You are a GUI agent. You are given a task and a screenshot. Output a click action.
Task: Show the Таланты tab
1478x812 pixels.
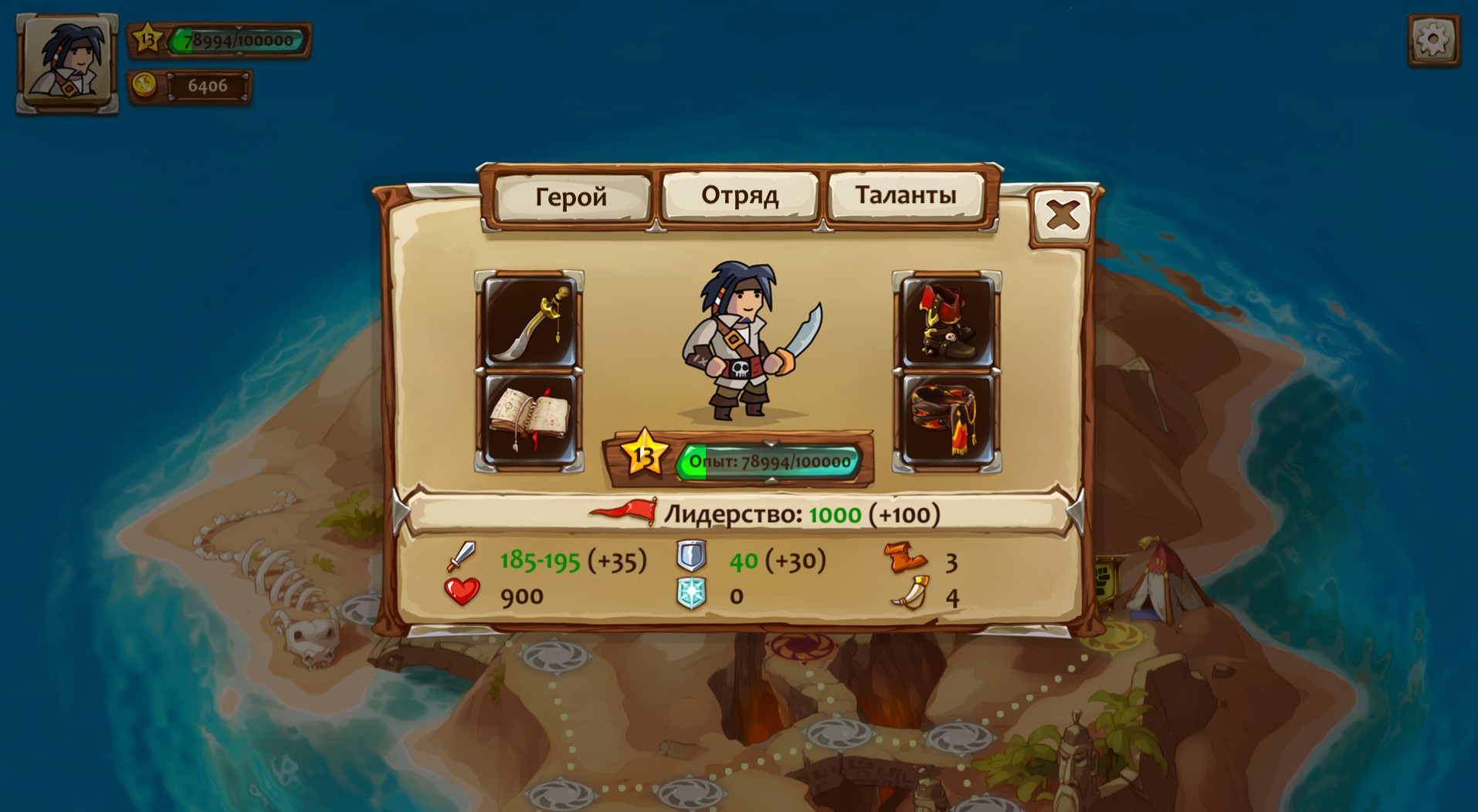905,196
